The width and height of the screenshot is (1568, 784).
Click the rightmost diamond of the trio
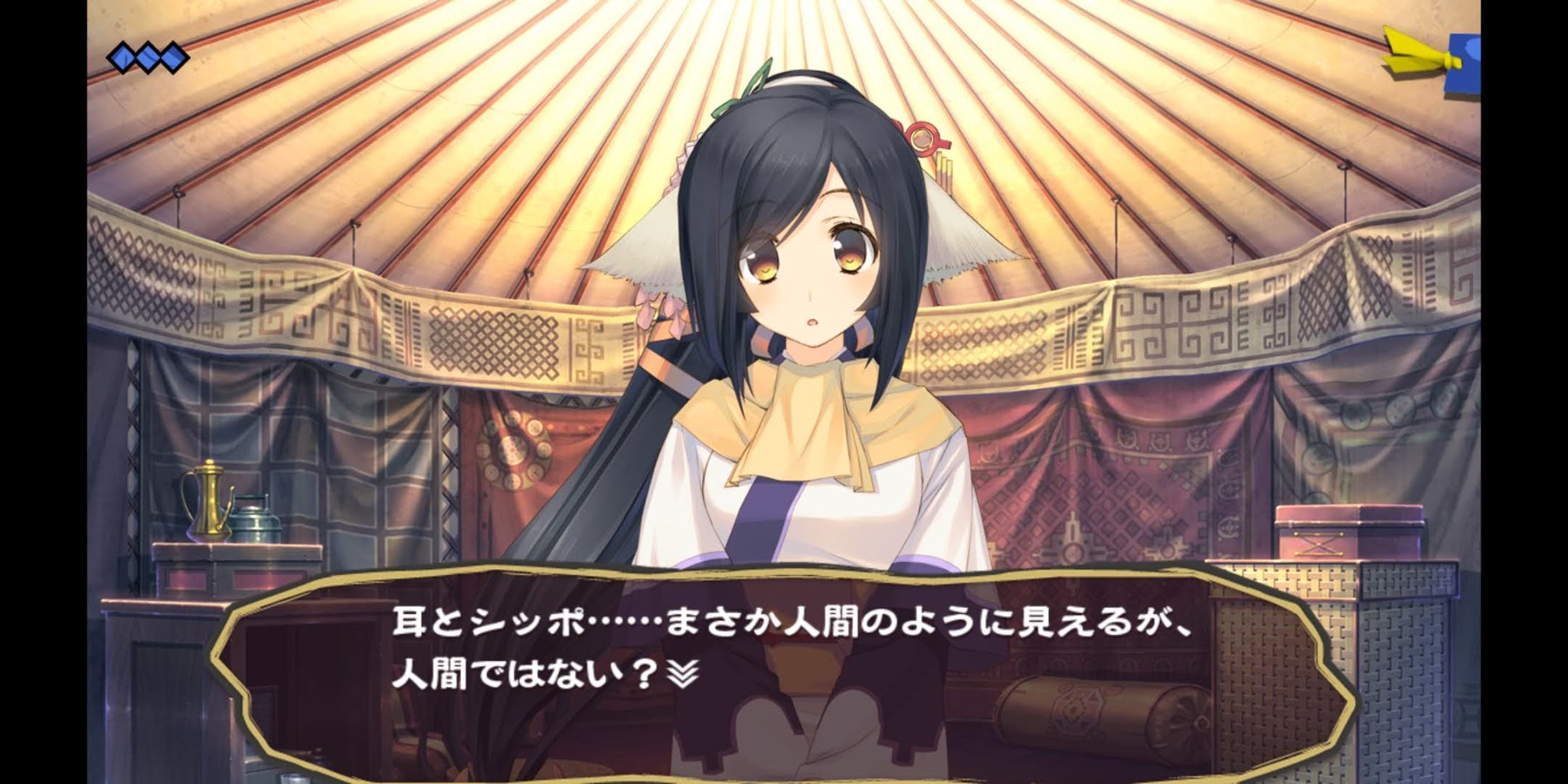[x=174, y=57]
